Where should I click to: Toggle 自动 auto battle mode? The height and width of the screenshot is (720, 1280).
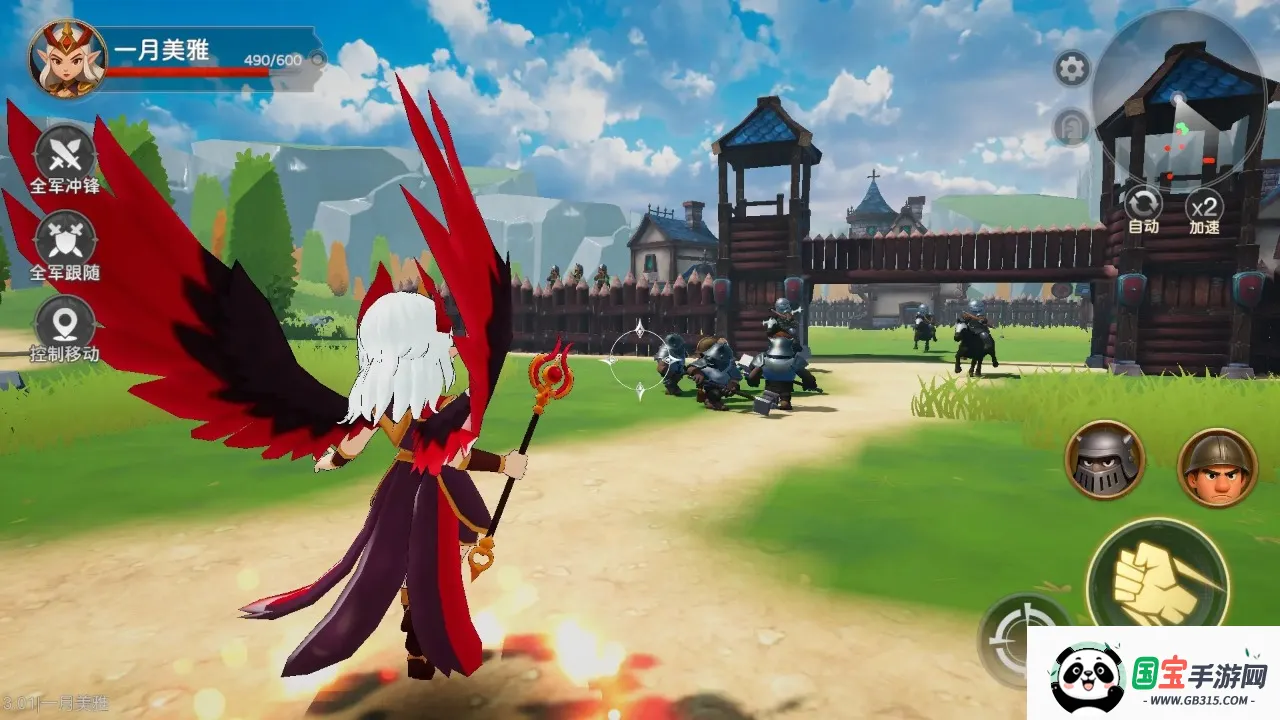coord(1143,205)
